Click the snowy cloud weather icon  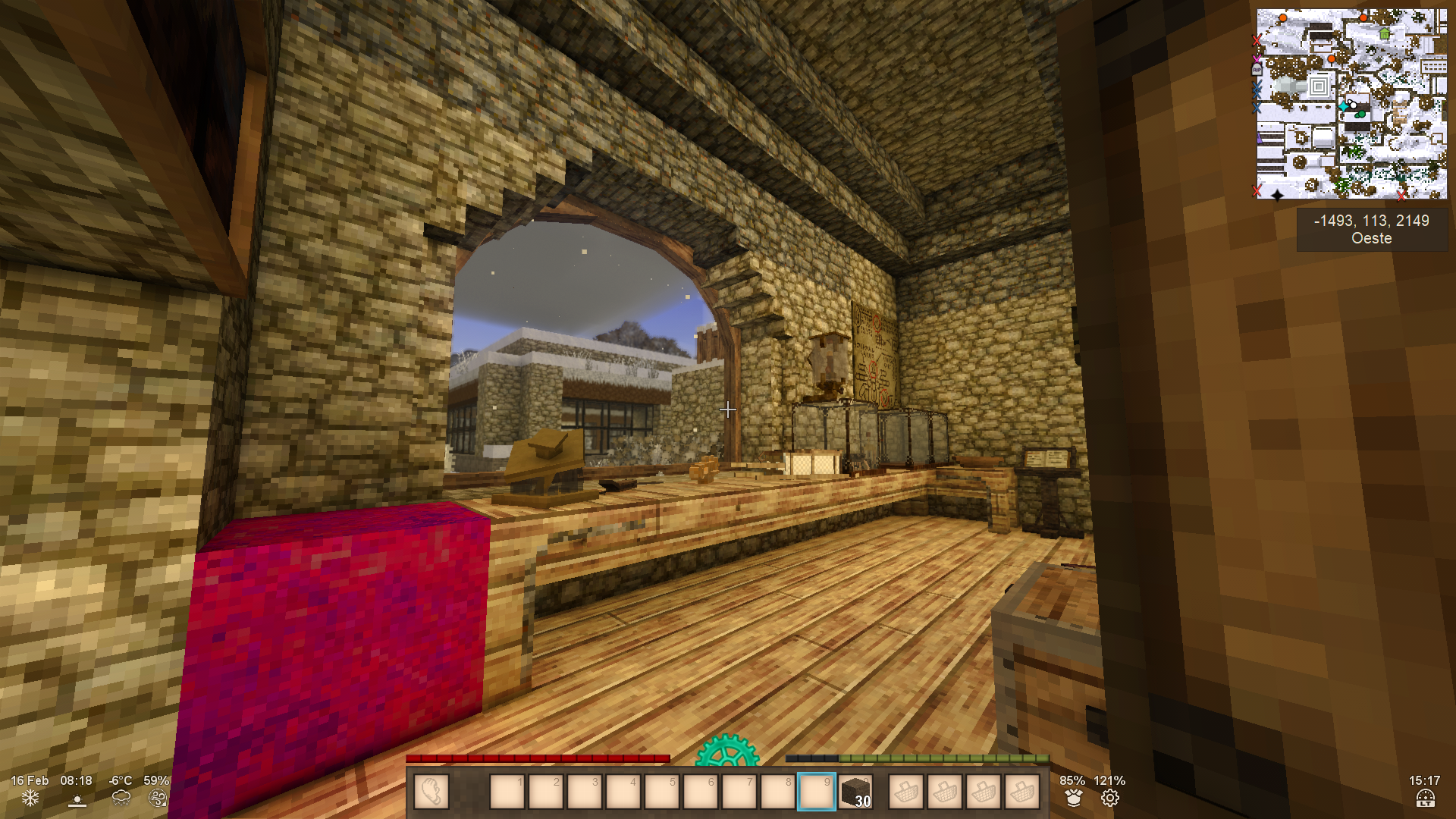(121, 798)
